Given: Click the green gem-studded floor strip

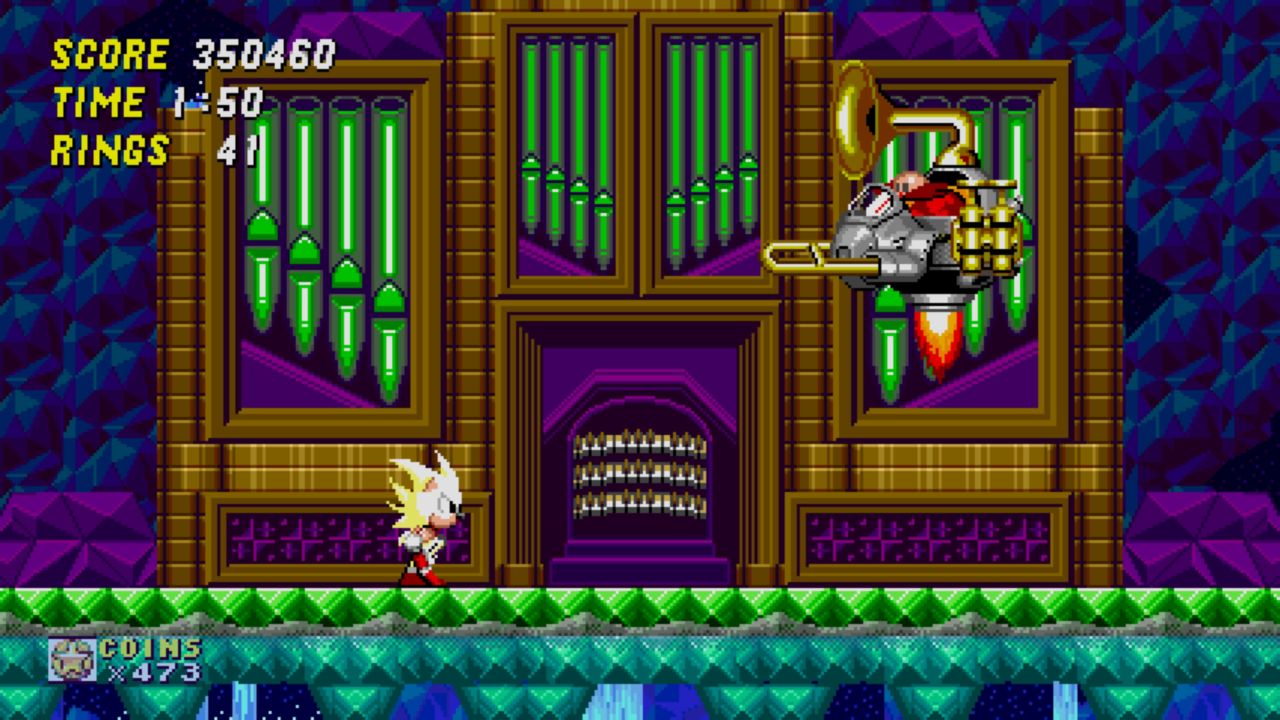Looking at the screenshot, I should tap(640, 600).
